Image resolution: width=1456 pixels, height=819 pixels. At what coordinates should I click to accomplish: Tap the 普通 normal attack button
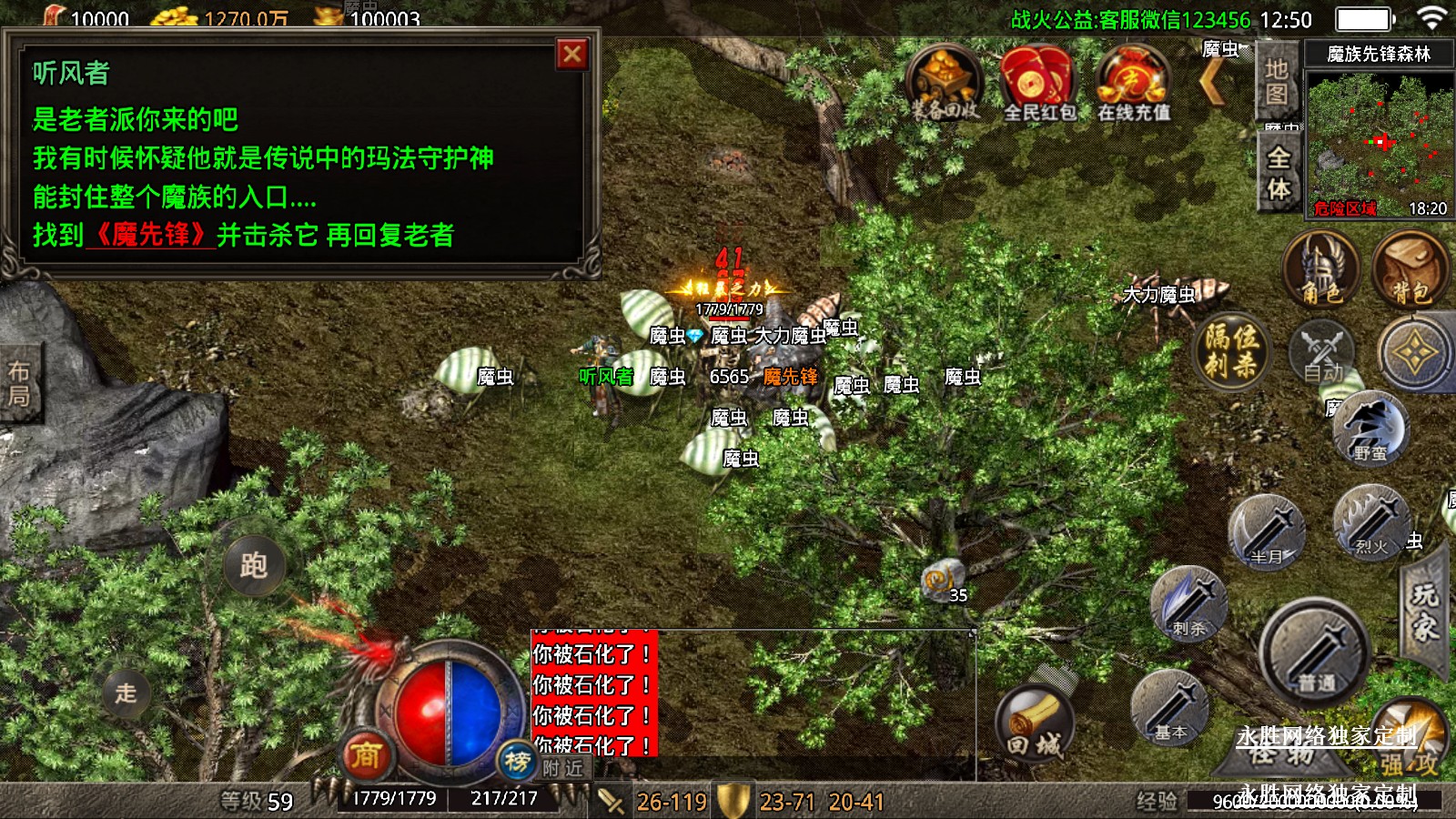point(1315,649)
